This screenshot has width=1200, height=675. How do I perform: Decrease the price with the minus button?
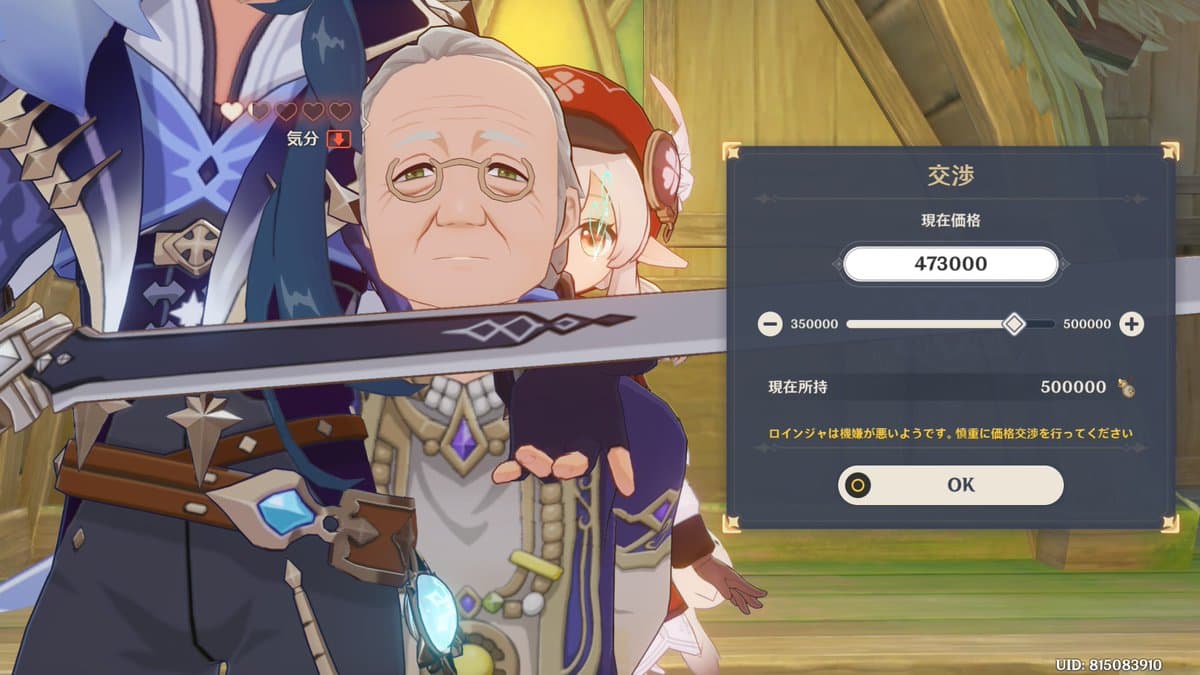(770, 324)
